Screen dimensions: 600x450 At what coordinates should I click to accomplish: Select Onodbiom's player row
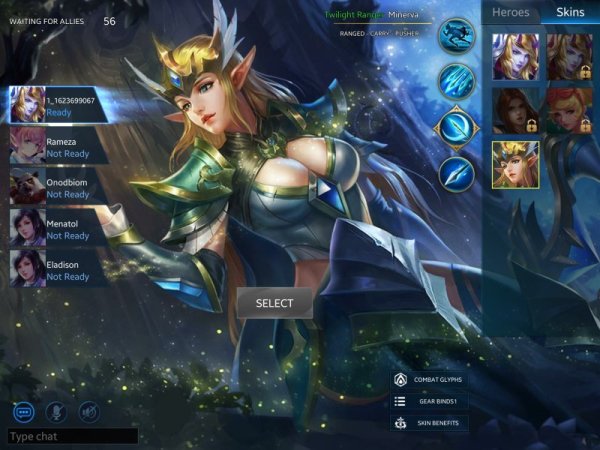pyautogui.click(x=60, y=187)
